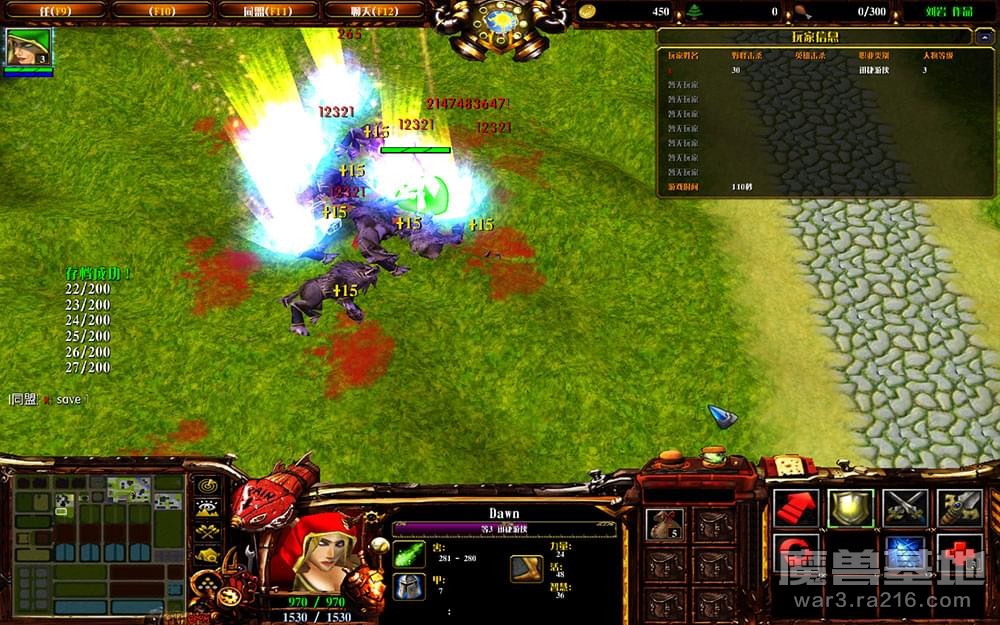Open the allies menu (F11)

(x=267, y=10)
